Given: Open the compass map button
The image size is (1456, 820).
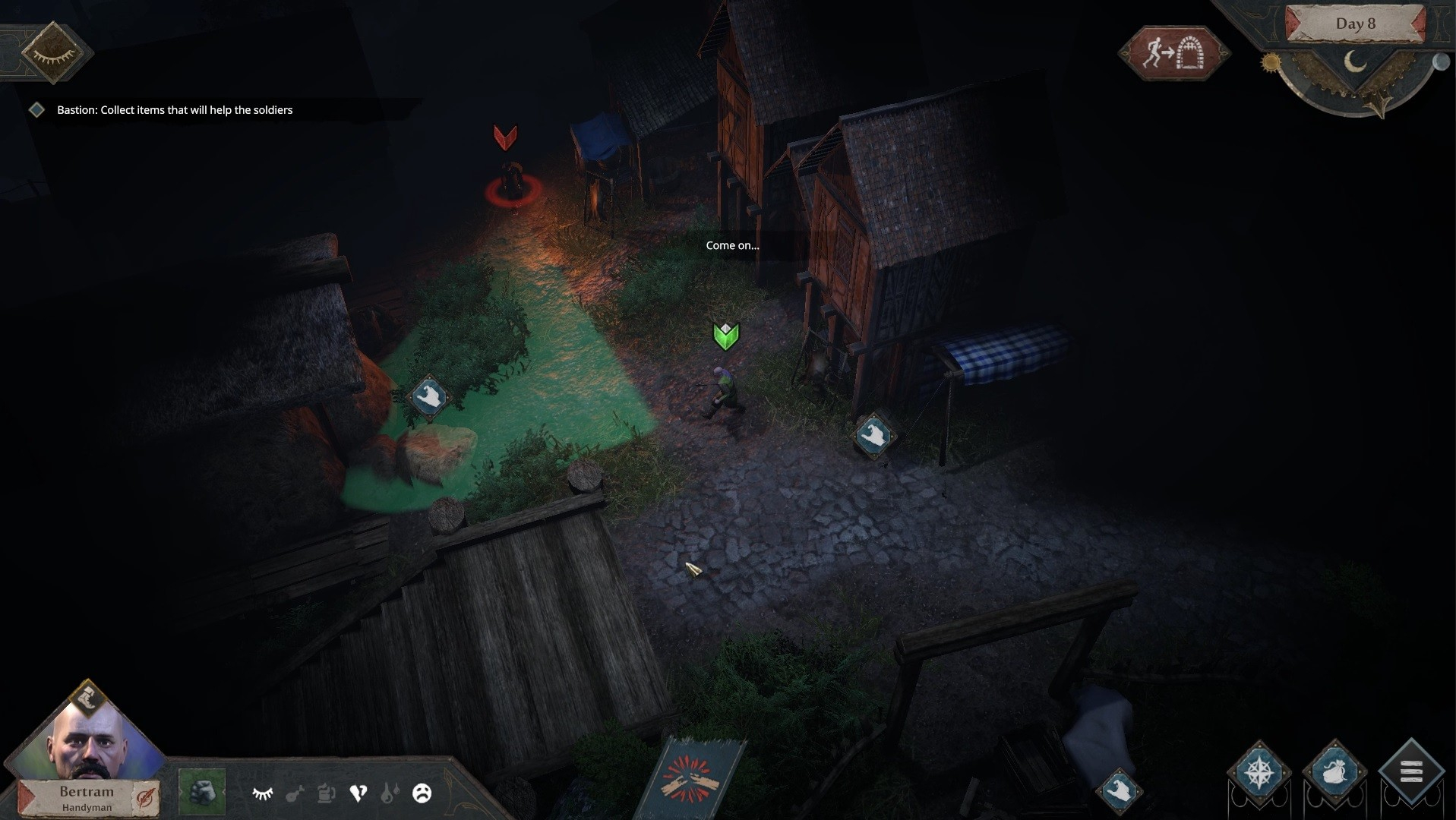Looking at the screenshot, I should (1259, 772).
